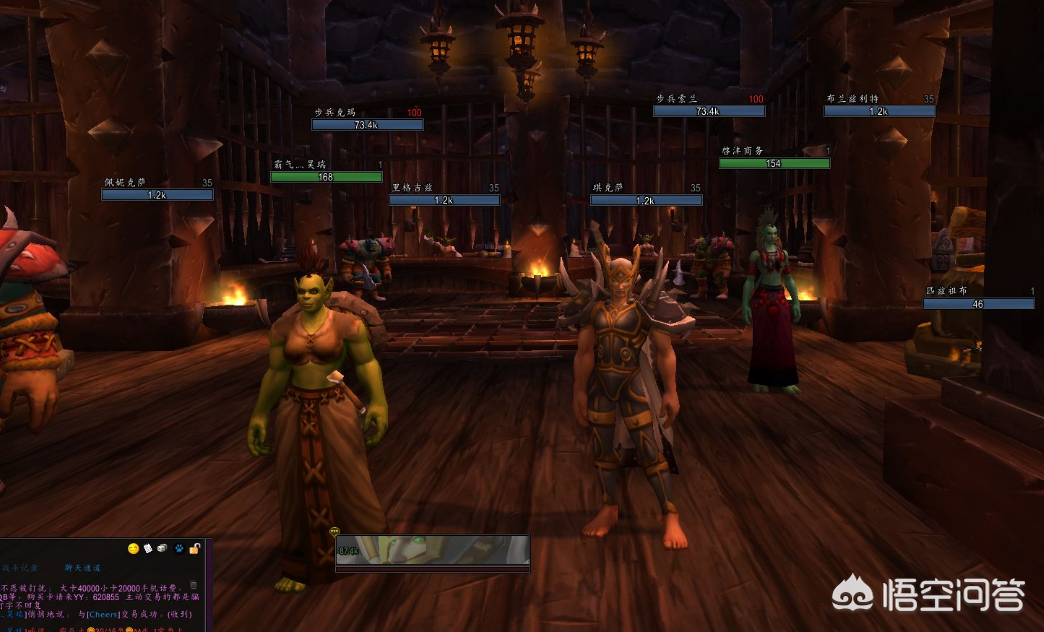The height and width of the screenshot is (632, 1044).
Task: Select the green nameplate showing 154 health
Action: (774, 163)
